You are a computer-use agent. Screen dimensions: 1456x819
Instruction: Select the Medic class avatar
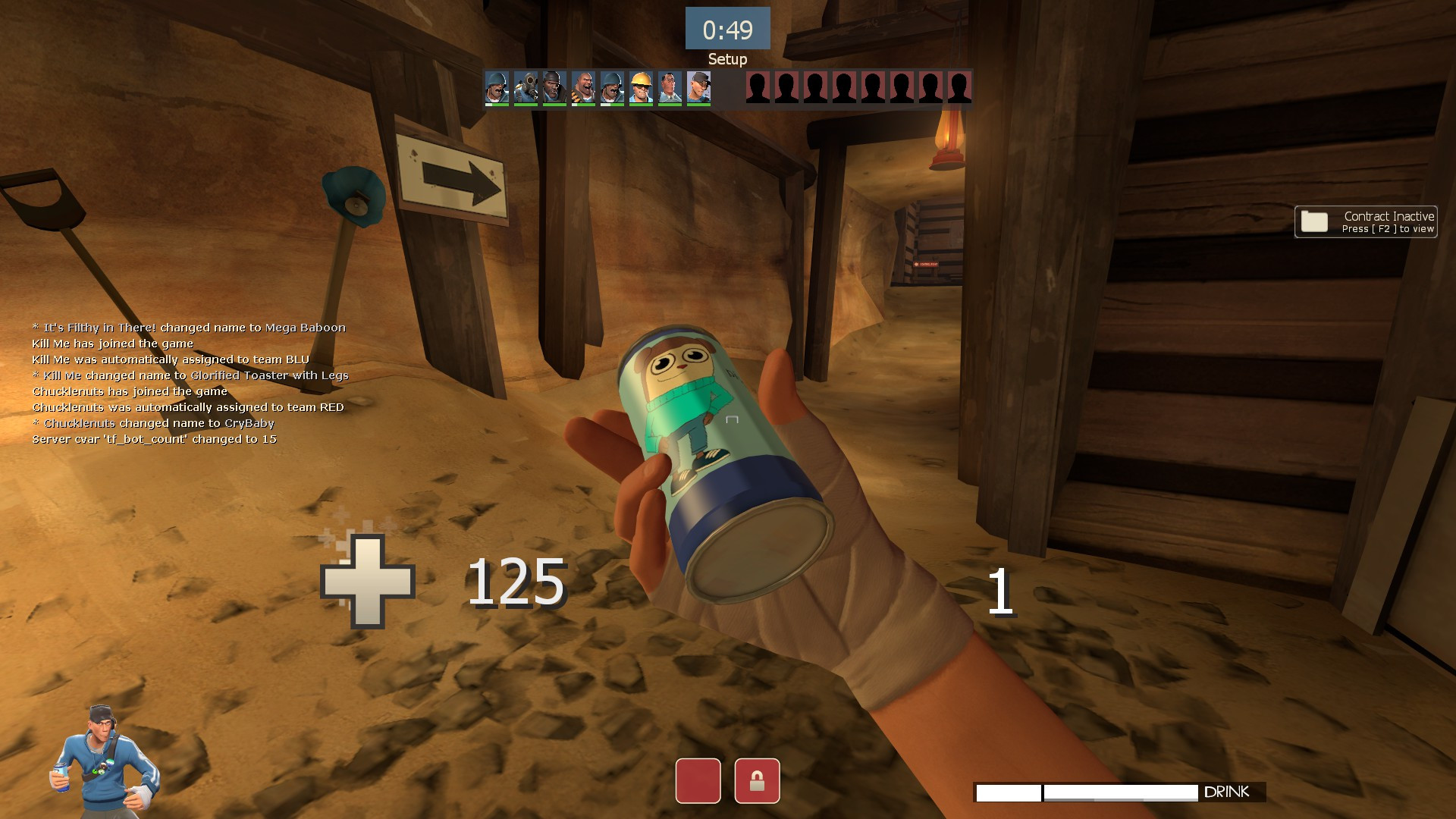coord(670,89)
